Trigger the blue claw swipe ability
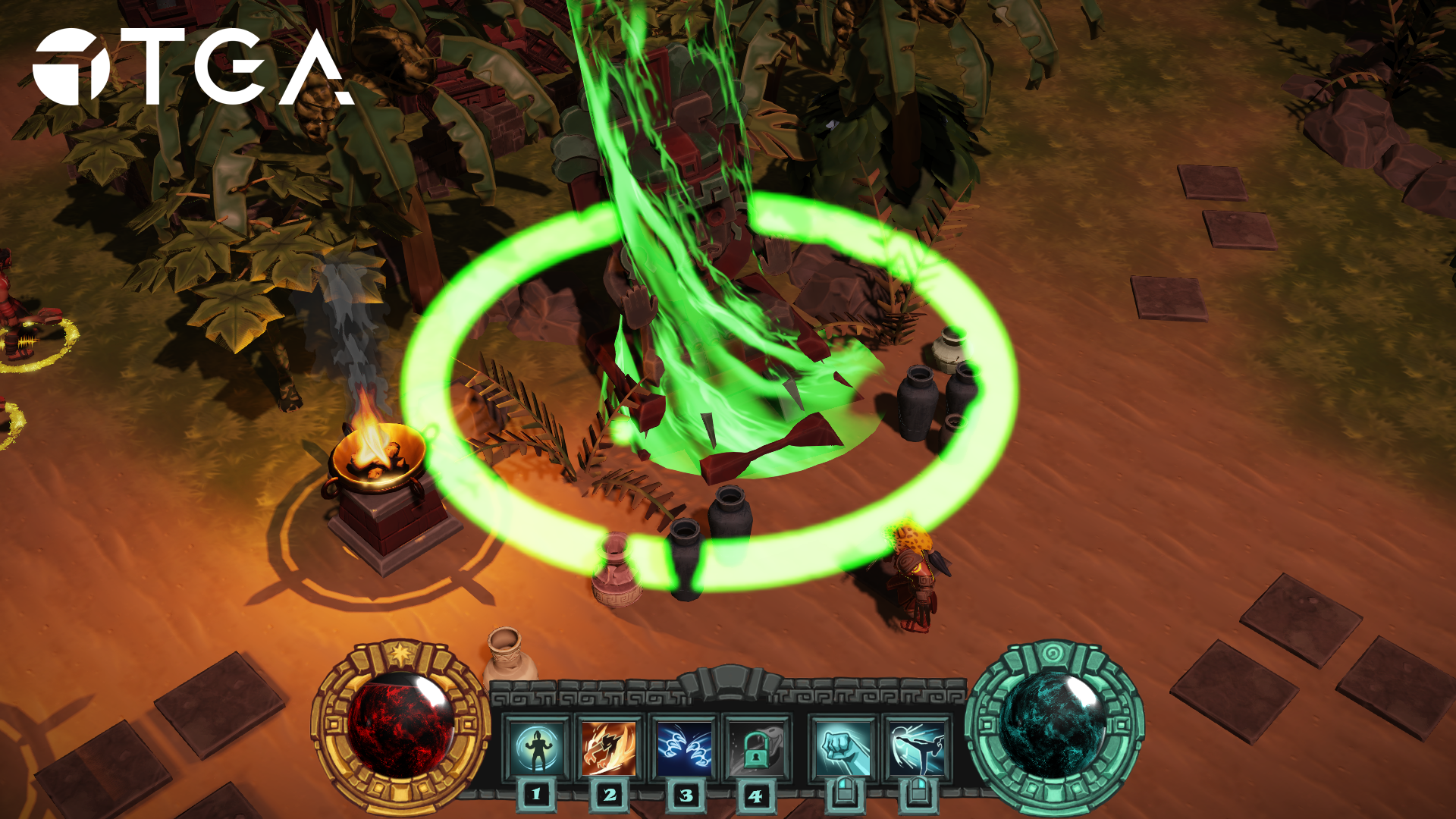The height and width of the screenshot is (819, 1456). 685,748
